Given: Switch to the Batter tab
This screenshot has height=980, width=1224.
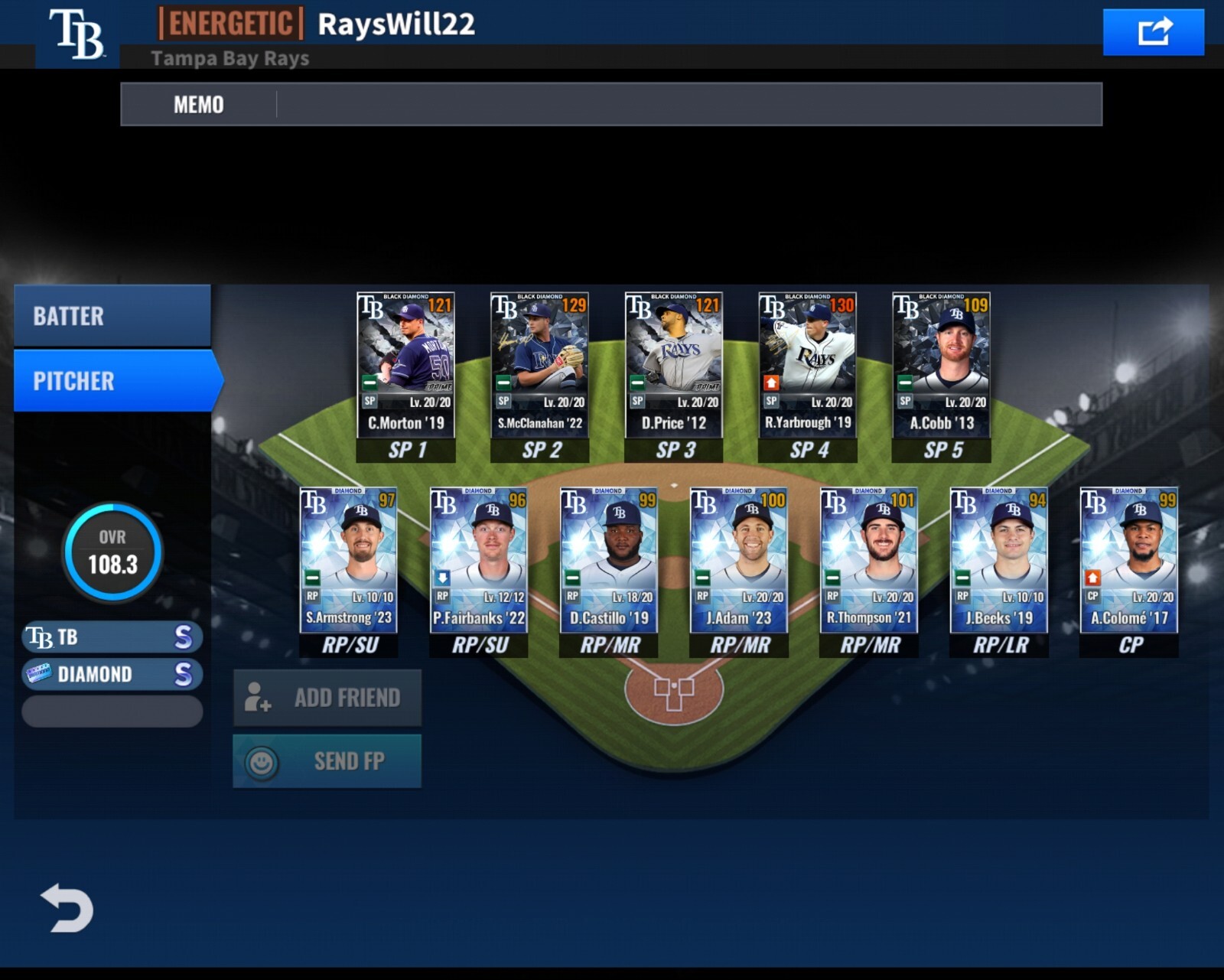Looking at the screenshot, I should (112, 316).
